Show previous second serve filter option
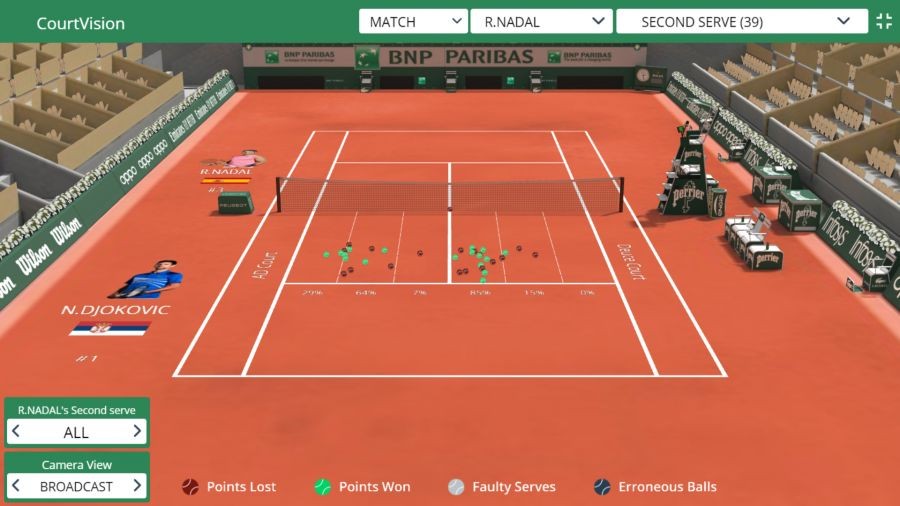 tap(16, 432)
